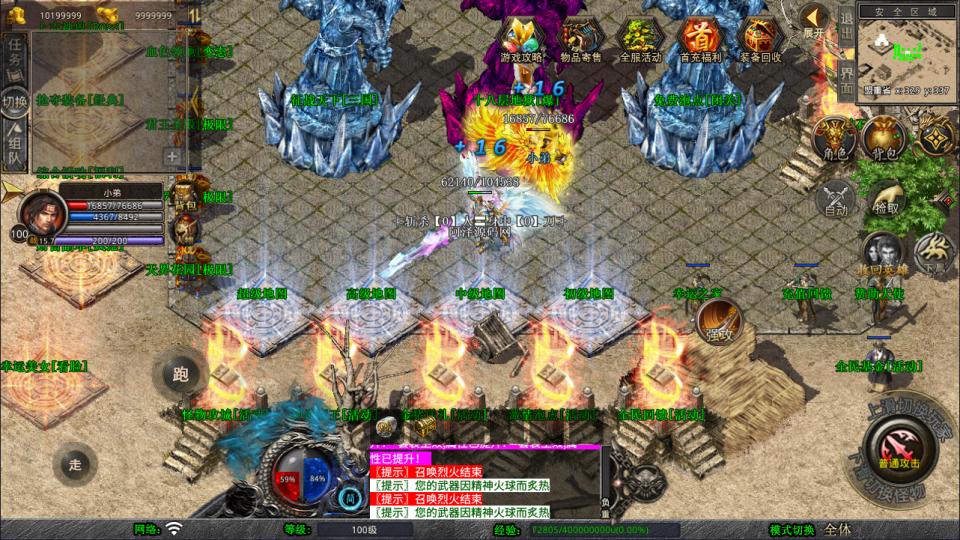This screenshot has height=540, width=960.
Task: Click the 展开 expand arrow button
Action: (814, 19)
